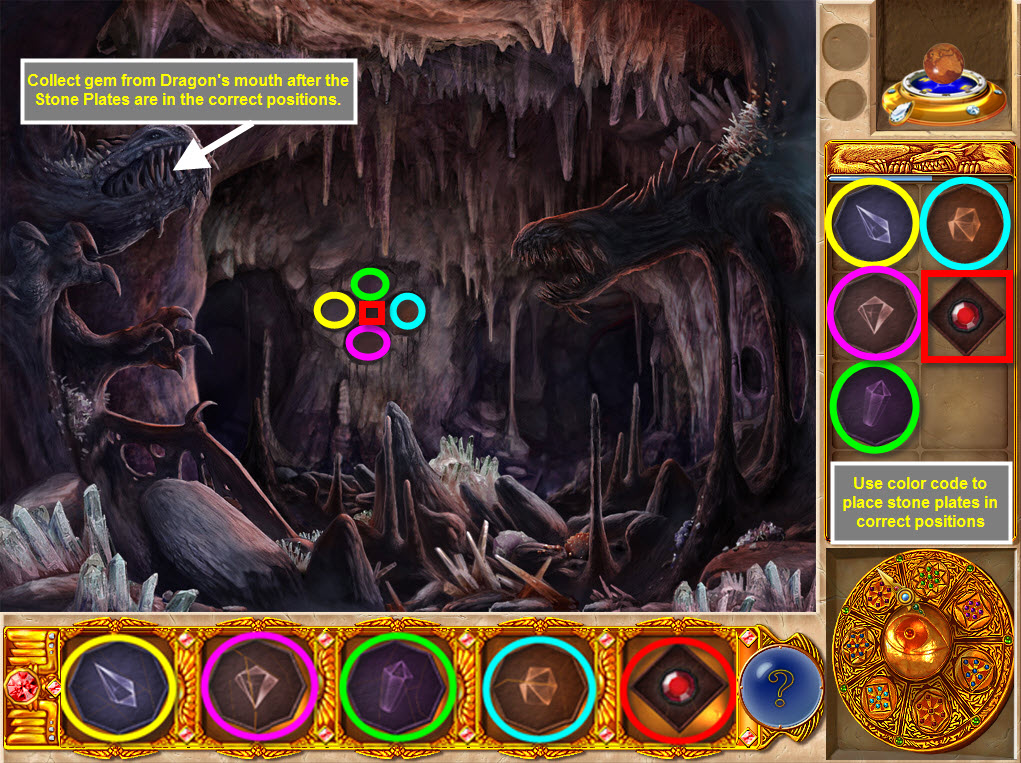1021x763 pixels.
Task: Open the hint orb with question mark
Action: point(782,689)
